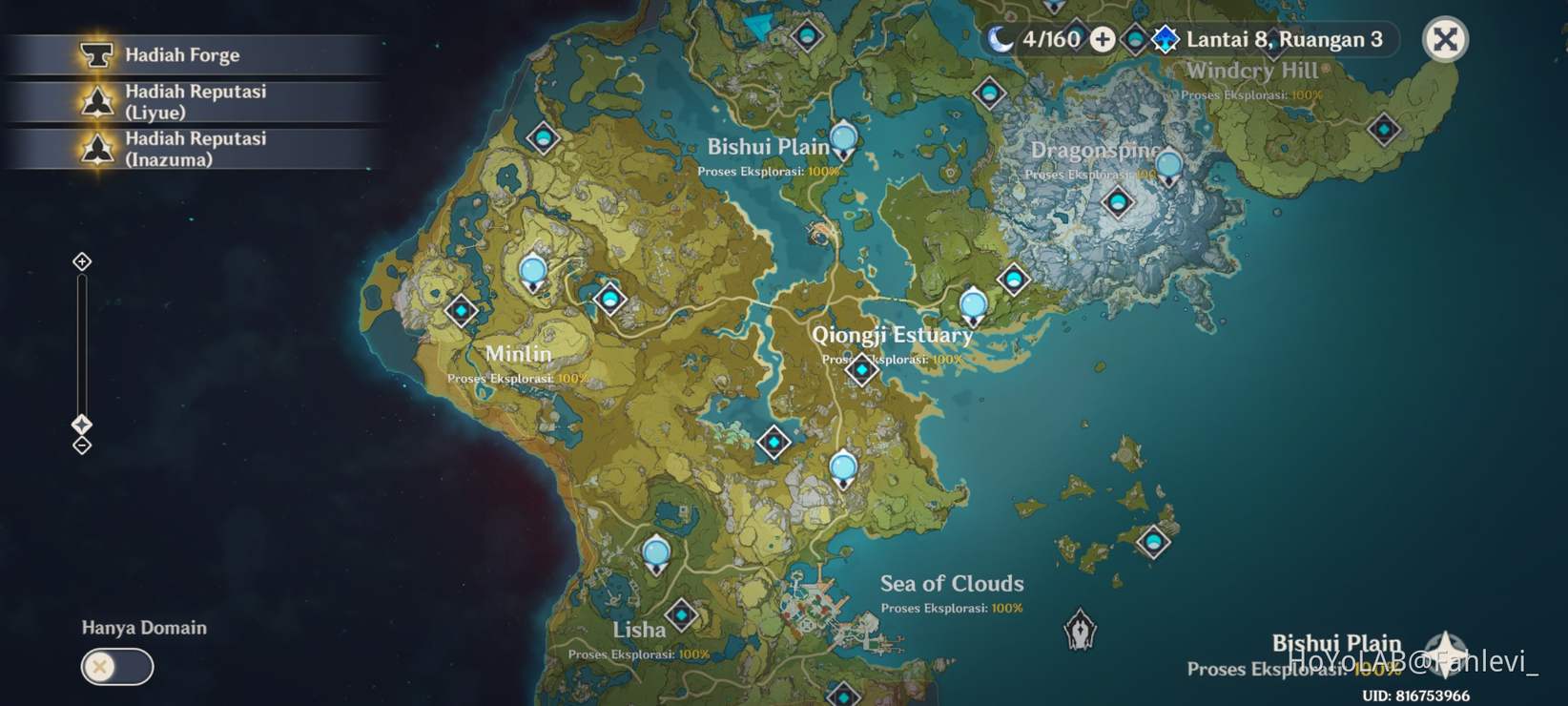Click the domain marker near Sea of Clouds
The width and height of the screenshot is (1568, 706).
point(1080,630)
